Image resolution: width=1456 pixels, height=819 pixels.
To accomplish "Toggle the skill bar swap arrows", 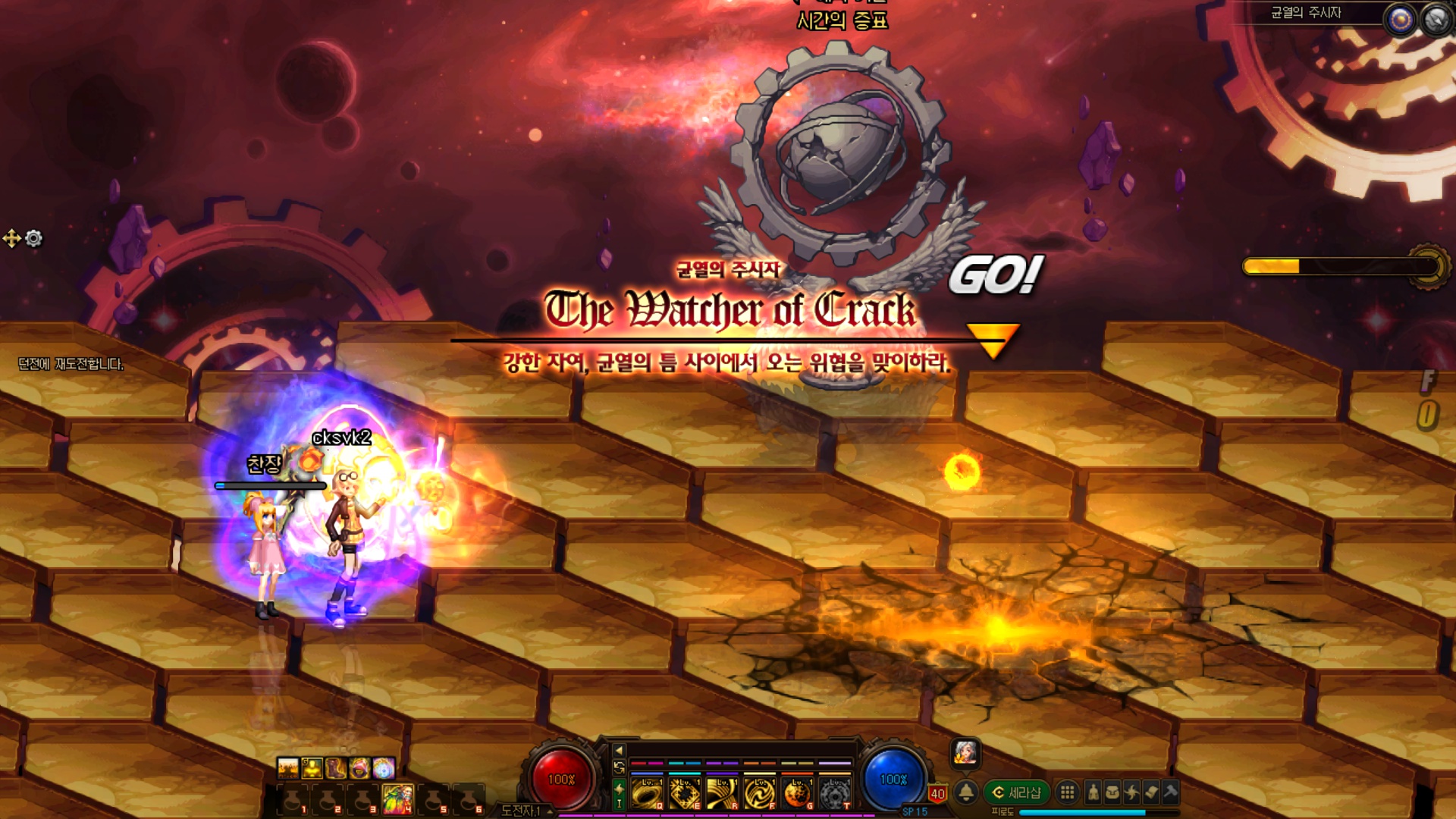I will tap(619, 767).
